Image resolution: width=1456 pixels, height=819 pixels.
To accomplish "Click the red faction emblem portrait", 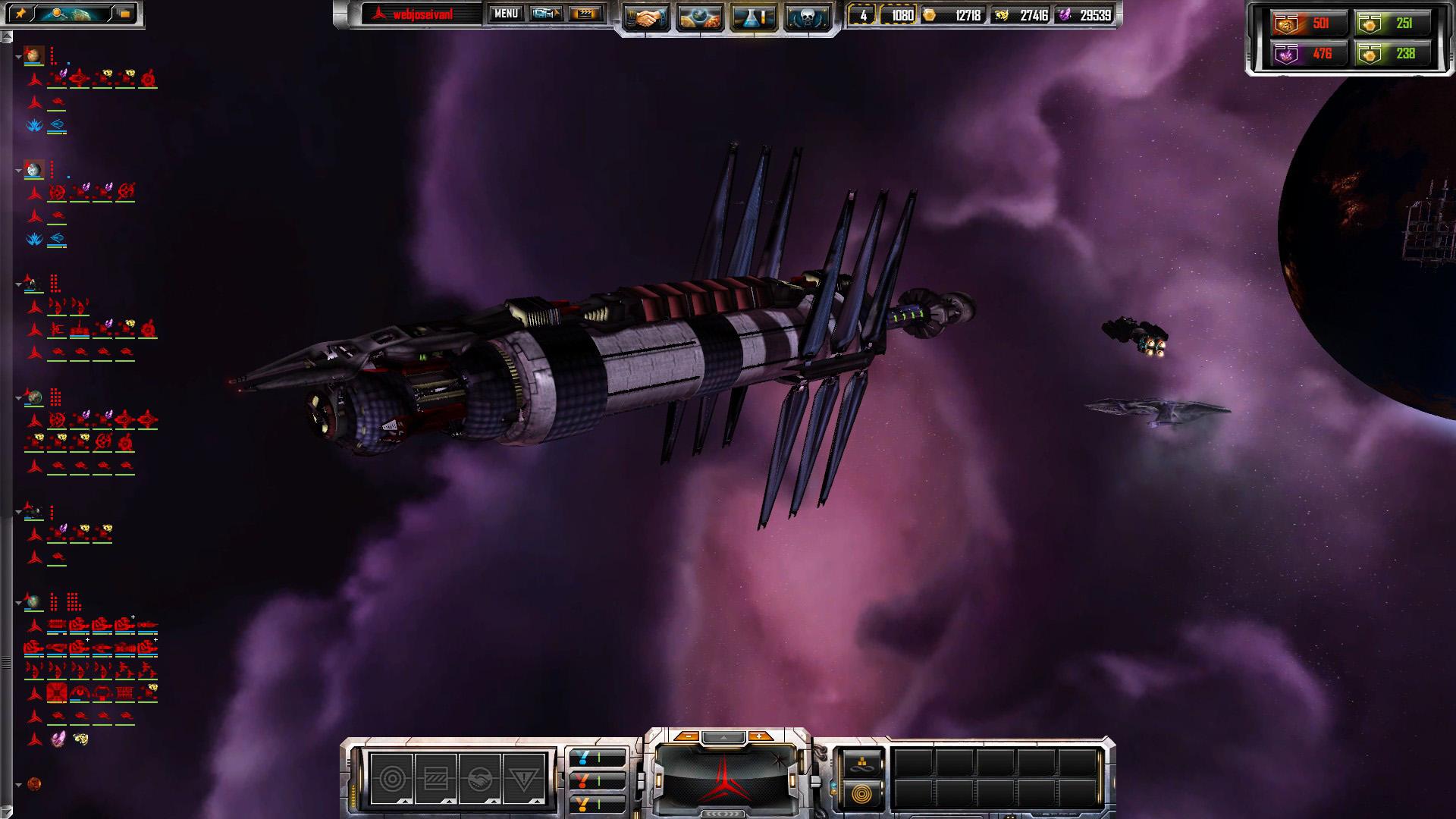I will [x=724, y=778].
